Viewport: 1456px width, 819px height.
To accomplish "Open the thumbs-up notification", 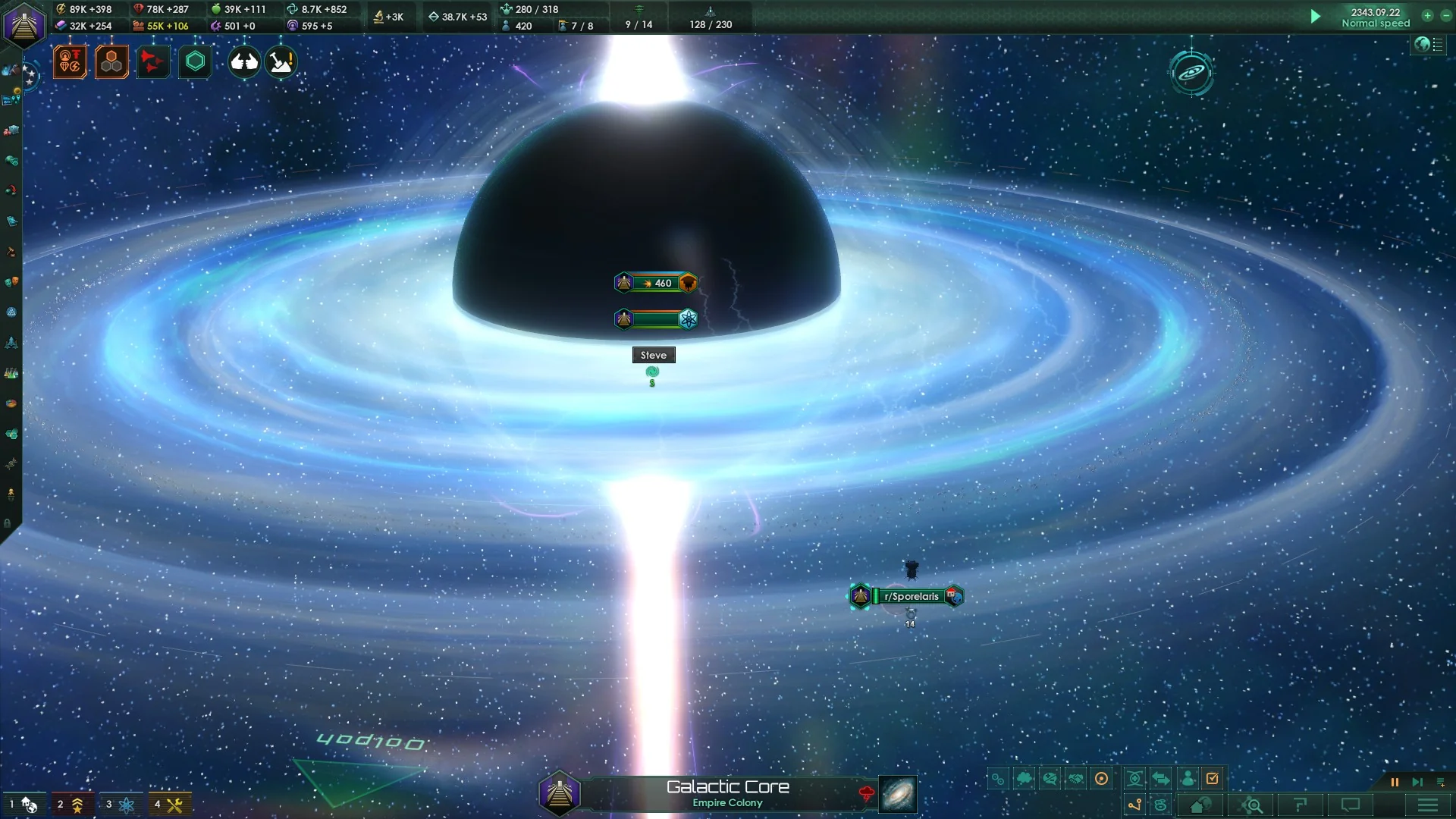I will (x=244, y=62).
